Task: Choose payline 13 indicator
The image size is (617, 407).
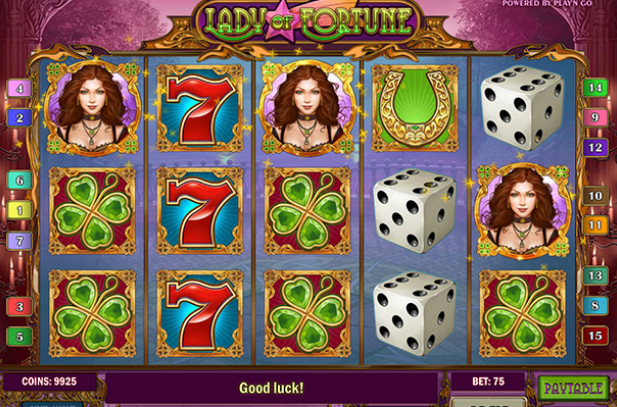Action: click(x=595, y=275)
